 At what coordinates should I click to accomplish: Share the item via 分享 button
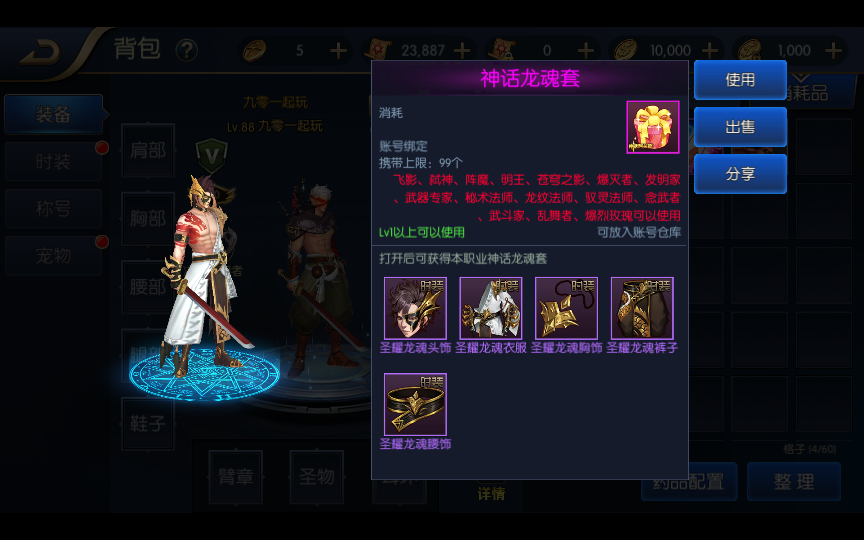click(740, 174)
